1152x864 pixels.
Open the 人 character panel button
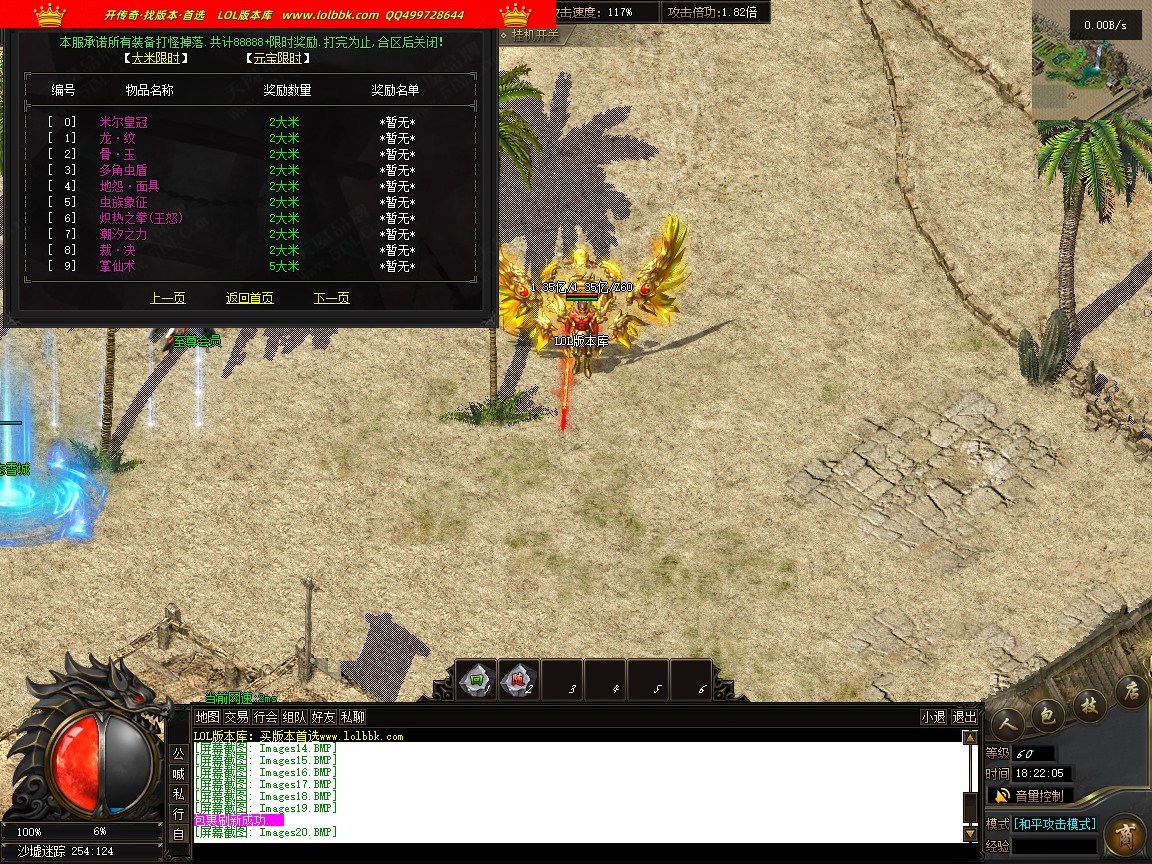1007,723
